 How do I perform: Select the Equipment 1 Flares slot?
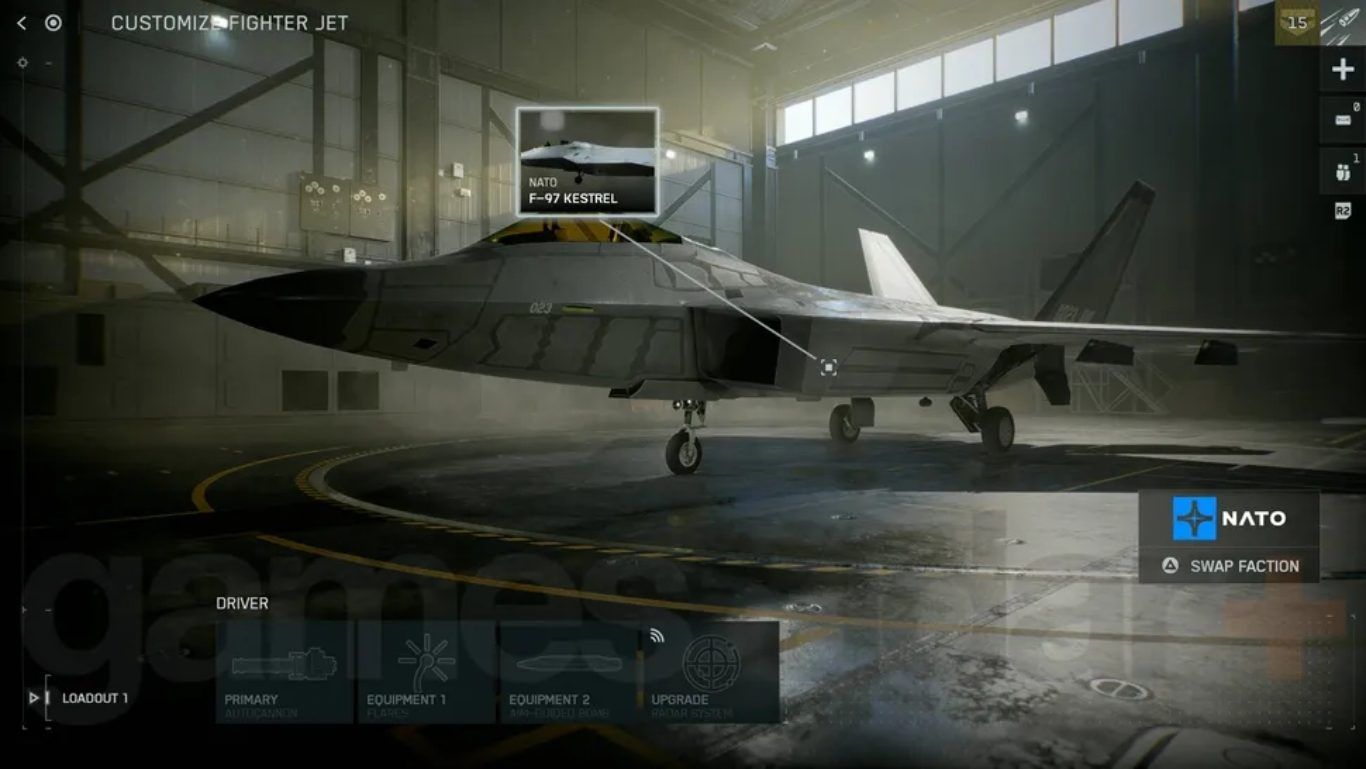(x=426, y=673)
